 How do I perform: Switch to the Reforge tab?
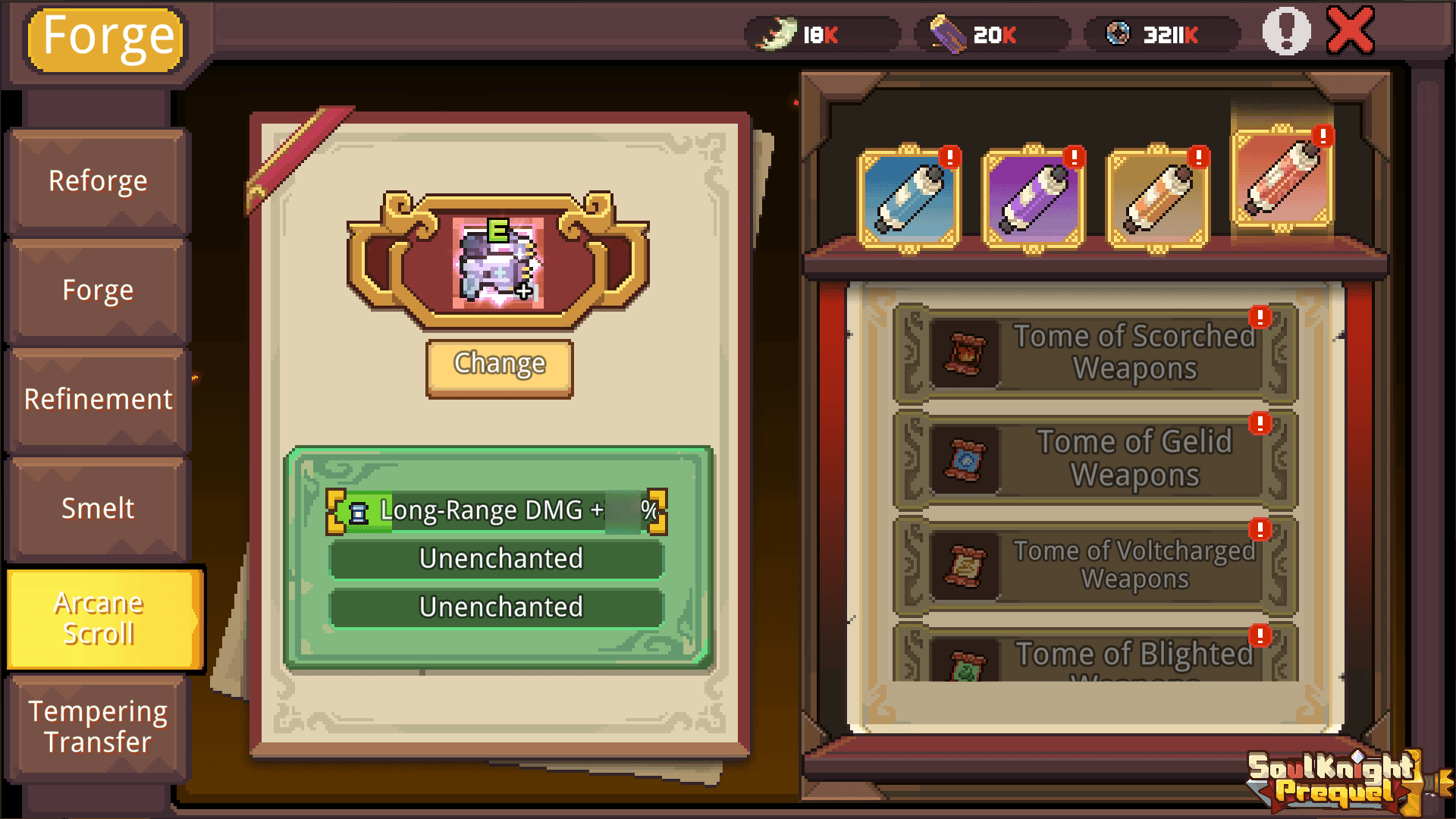(x=97, y=180)
